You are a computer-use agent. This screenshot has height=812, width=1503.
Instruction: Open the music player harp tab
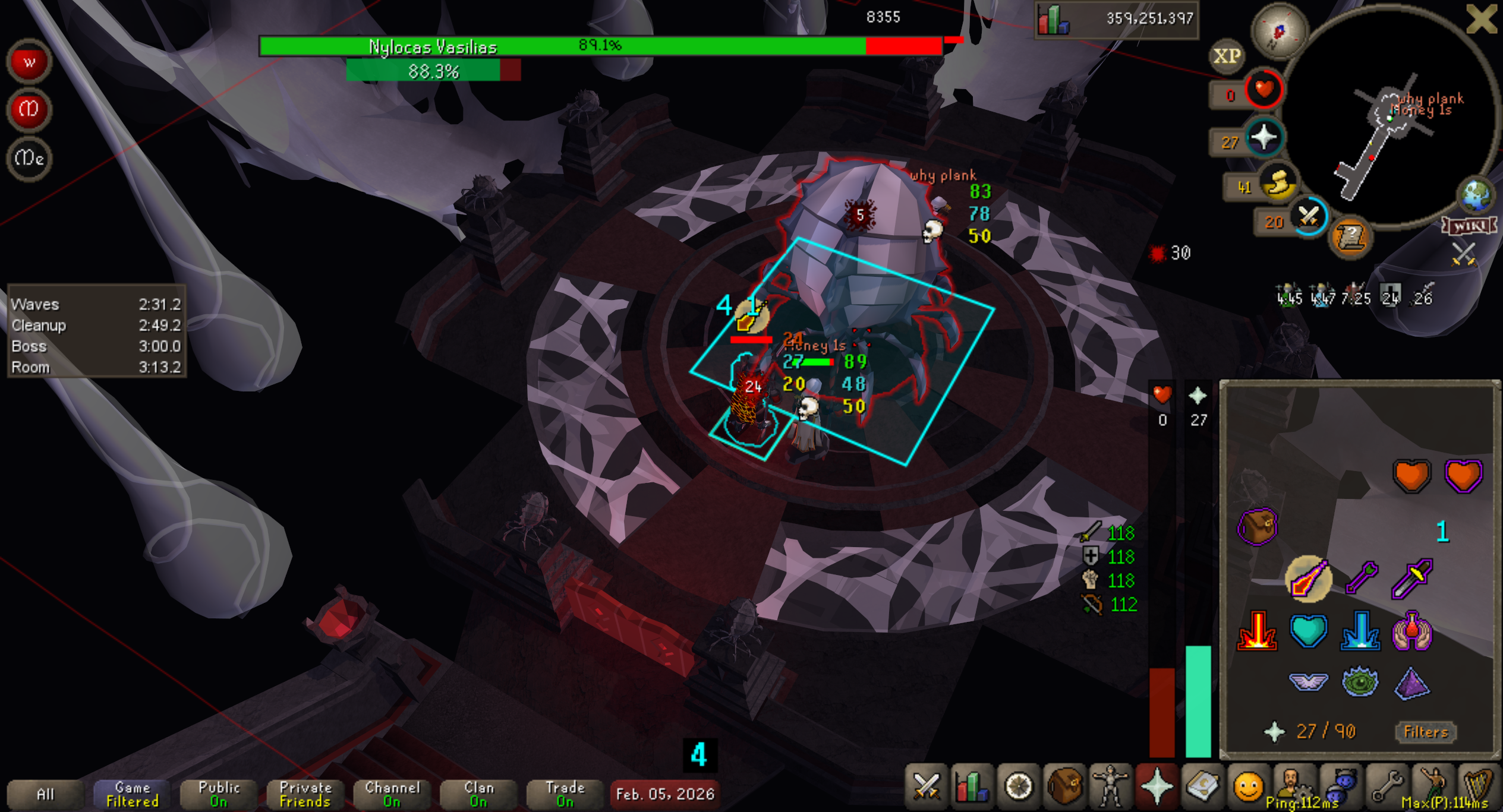1477,787
